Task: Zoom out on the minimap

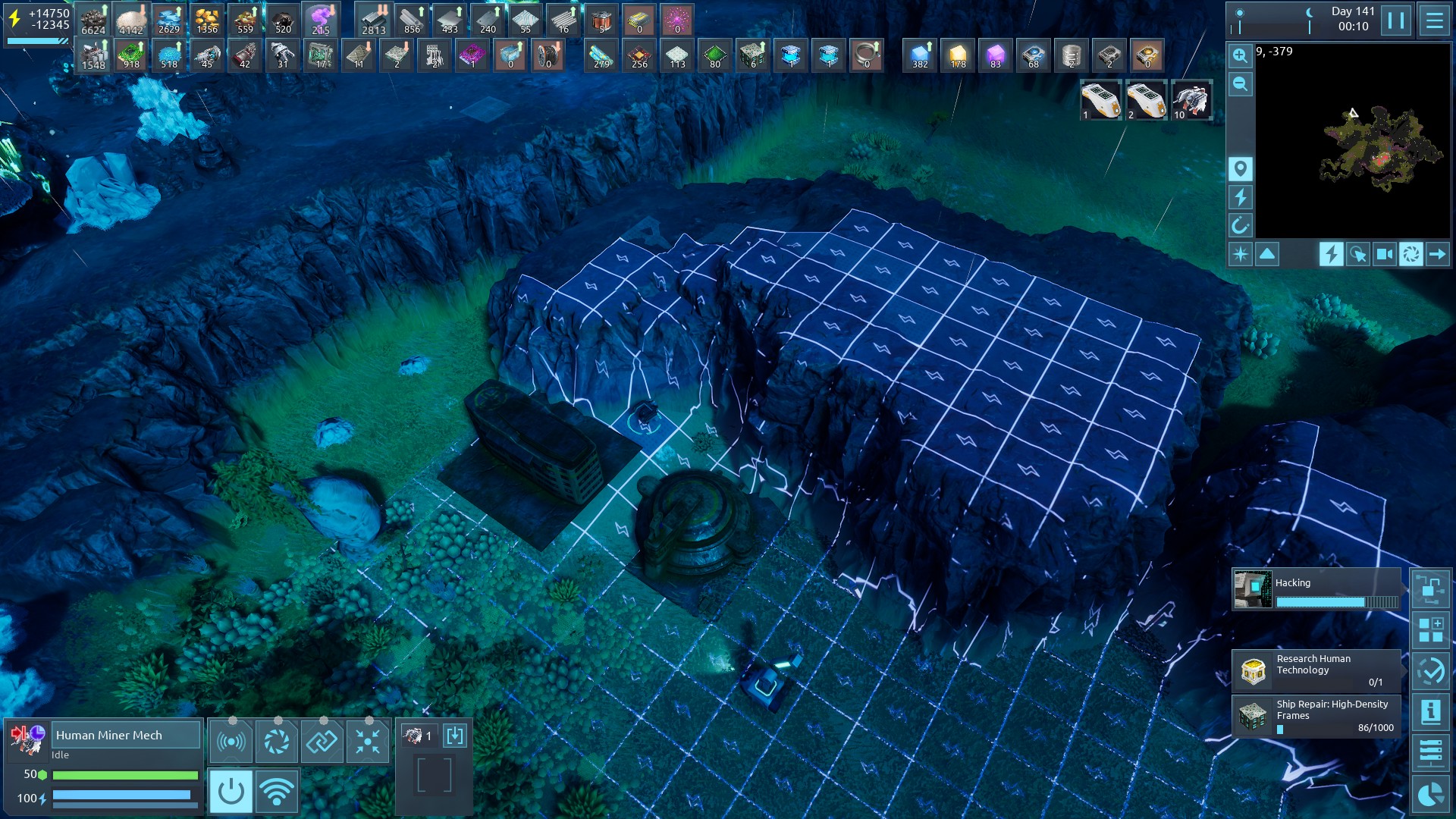Action: tap(1240, 84)
